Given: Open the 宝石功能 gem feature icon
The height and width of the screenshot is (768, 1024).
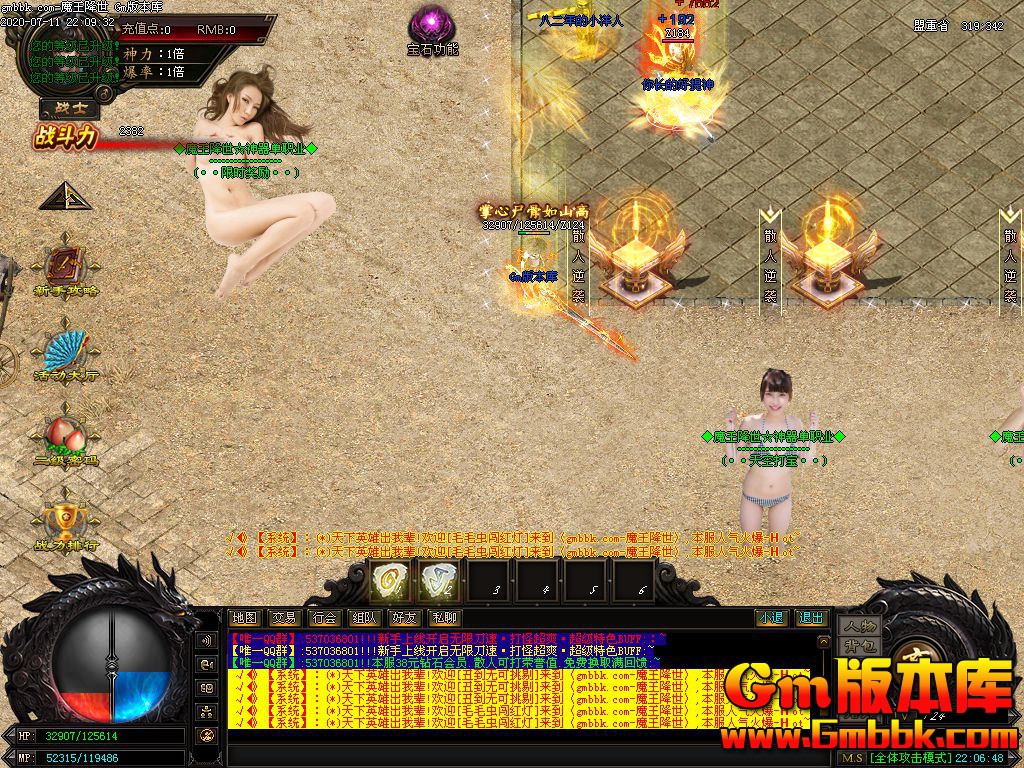Looking at the screenshot, I should click(433, 24).
